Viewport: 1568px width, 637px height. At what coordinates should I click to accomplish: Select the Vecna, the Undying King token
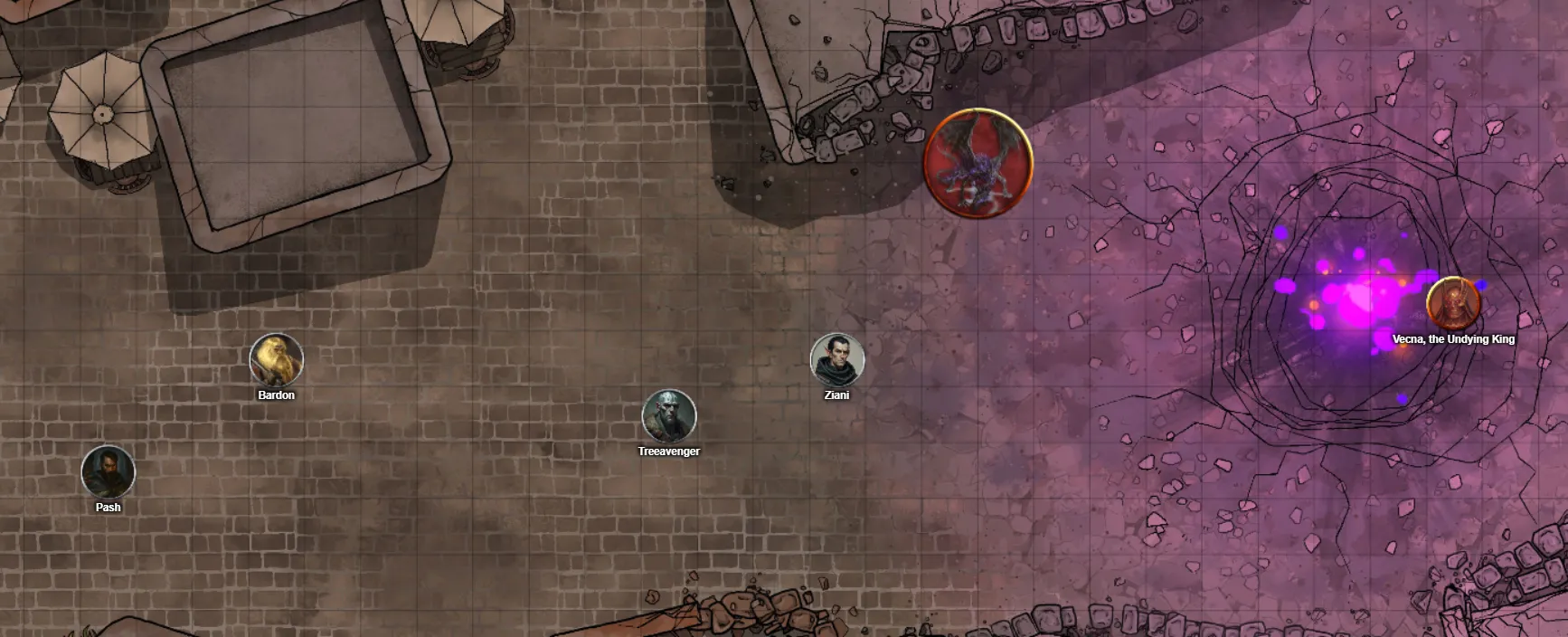[1453, 303]
